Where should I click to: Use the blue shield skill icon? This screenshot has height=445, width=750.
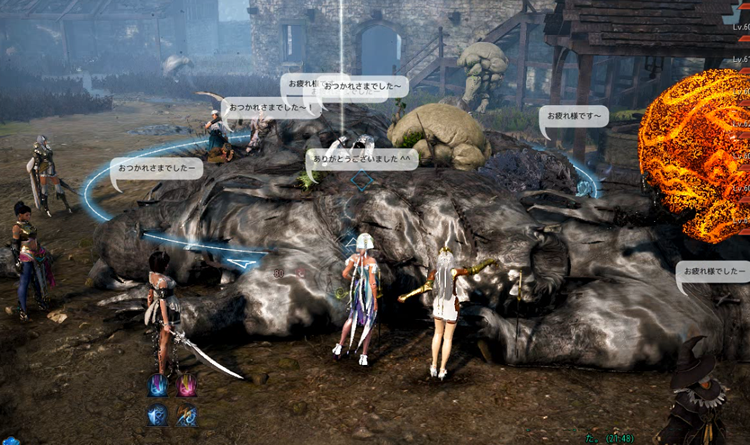(x=158, y=416)
